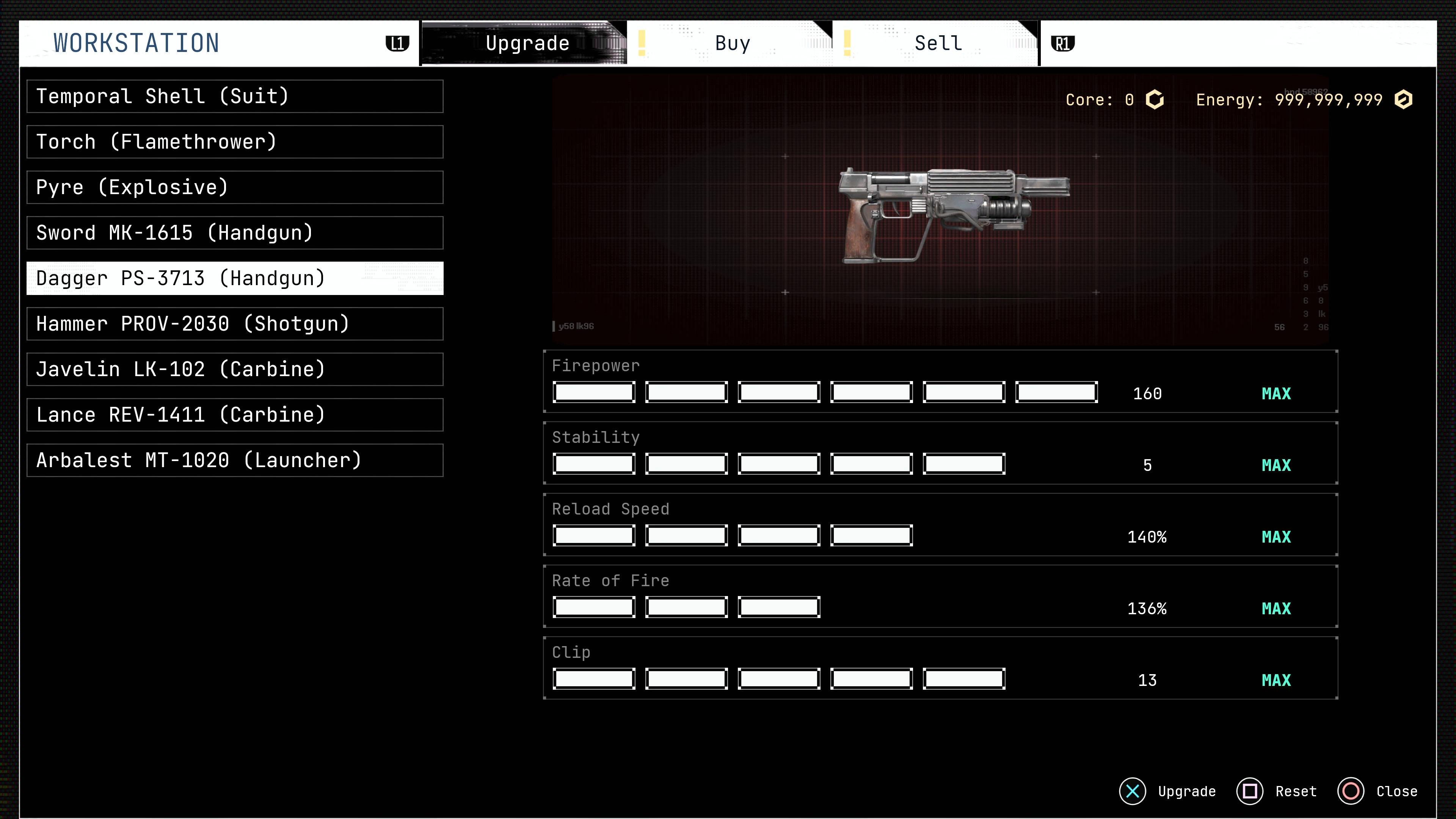Select Pyre (Explosive) from the list
This screenshot has height=819, width=1456.
coord(235,188)
